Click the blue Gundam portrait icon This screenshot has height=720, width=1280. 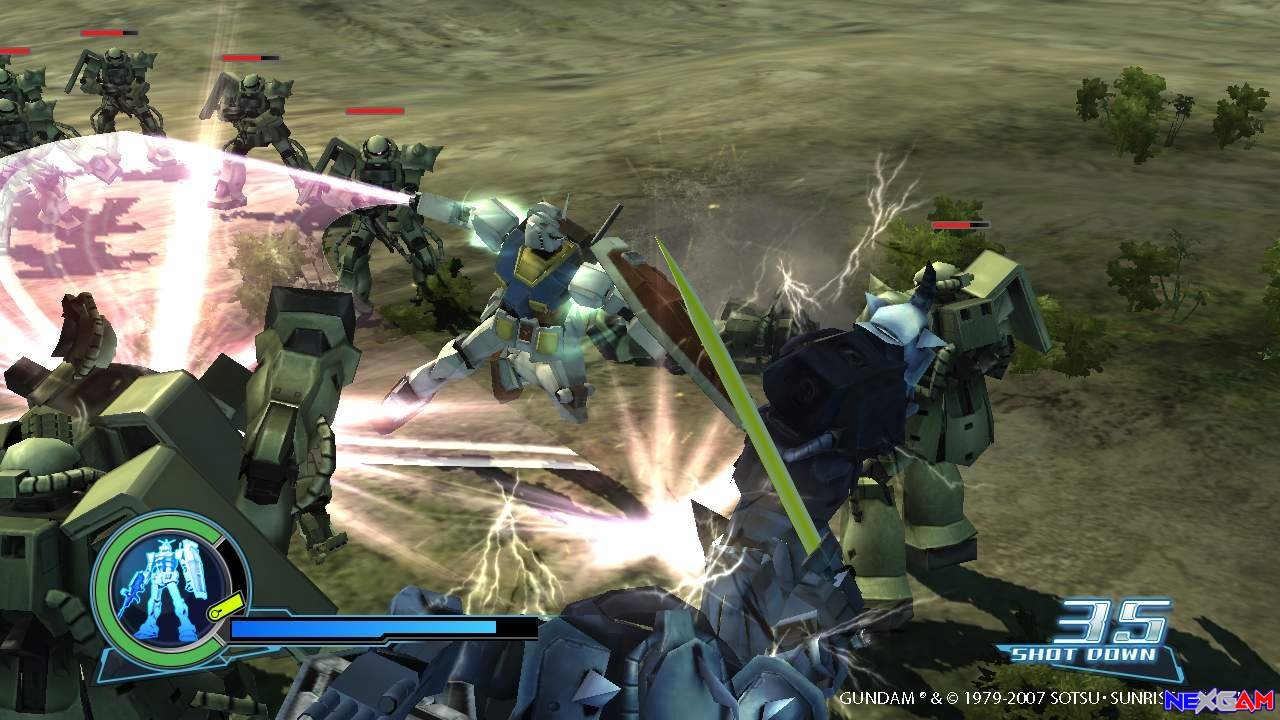point(163,583)
